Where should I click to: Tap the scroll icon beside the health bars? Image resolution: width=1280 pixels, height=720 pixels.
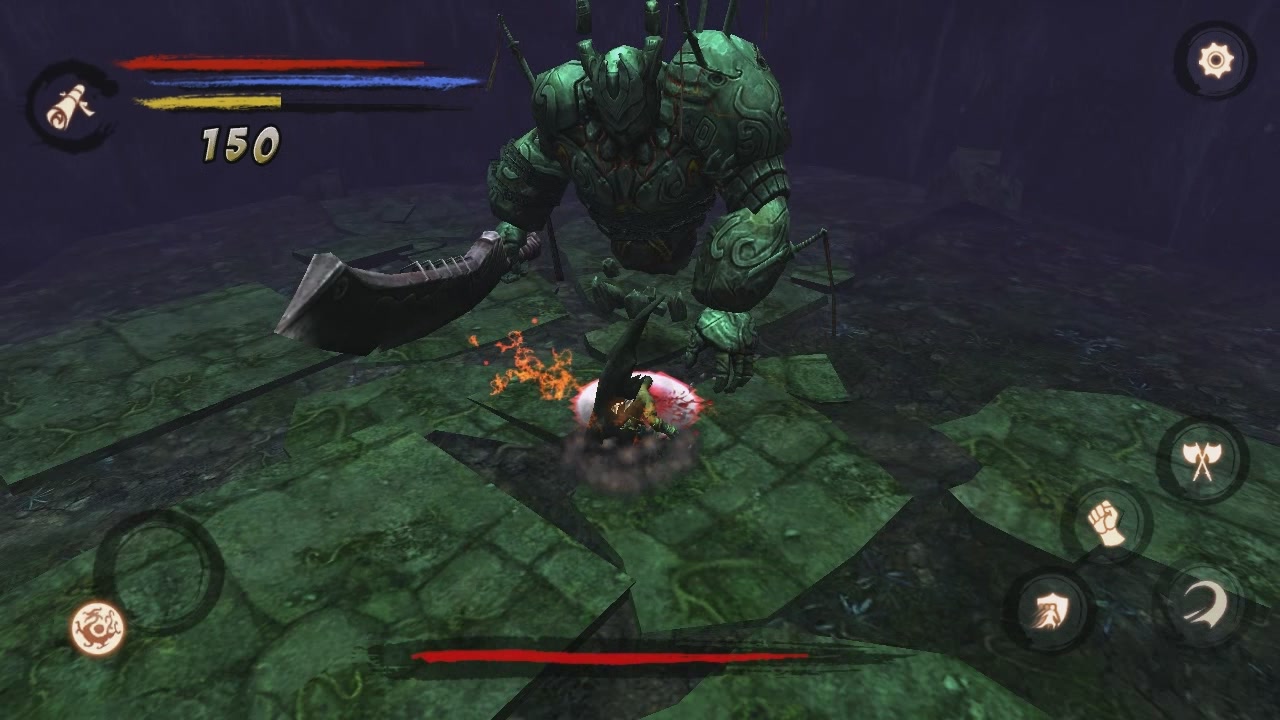pyautogui.click(x=70, y=106)
